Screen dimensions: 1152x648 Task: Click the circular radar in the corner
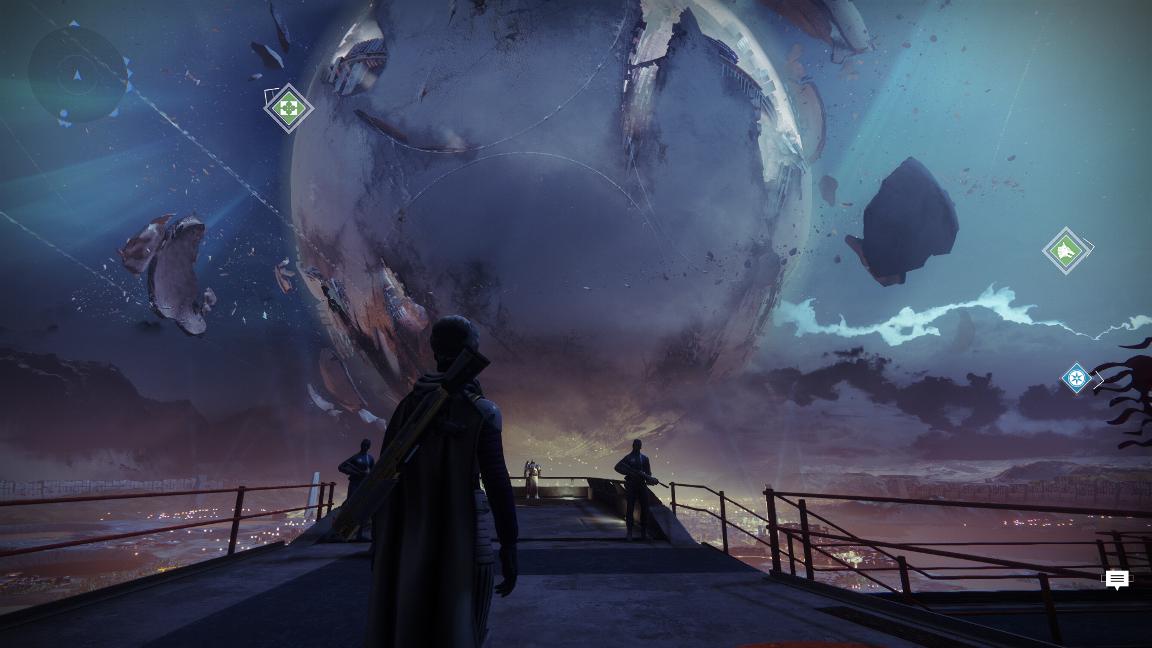coord(78,74)
